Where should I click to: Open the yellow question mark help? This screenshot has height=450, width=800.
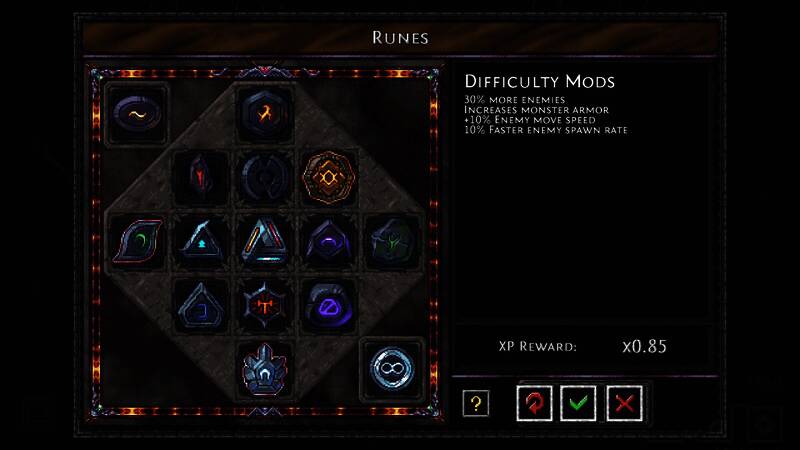pyautogui.click(x=476, y=403)
